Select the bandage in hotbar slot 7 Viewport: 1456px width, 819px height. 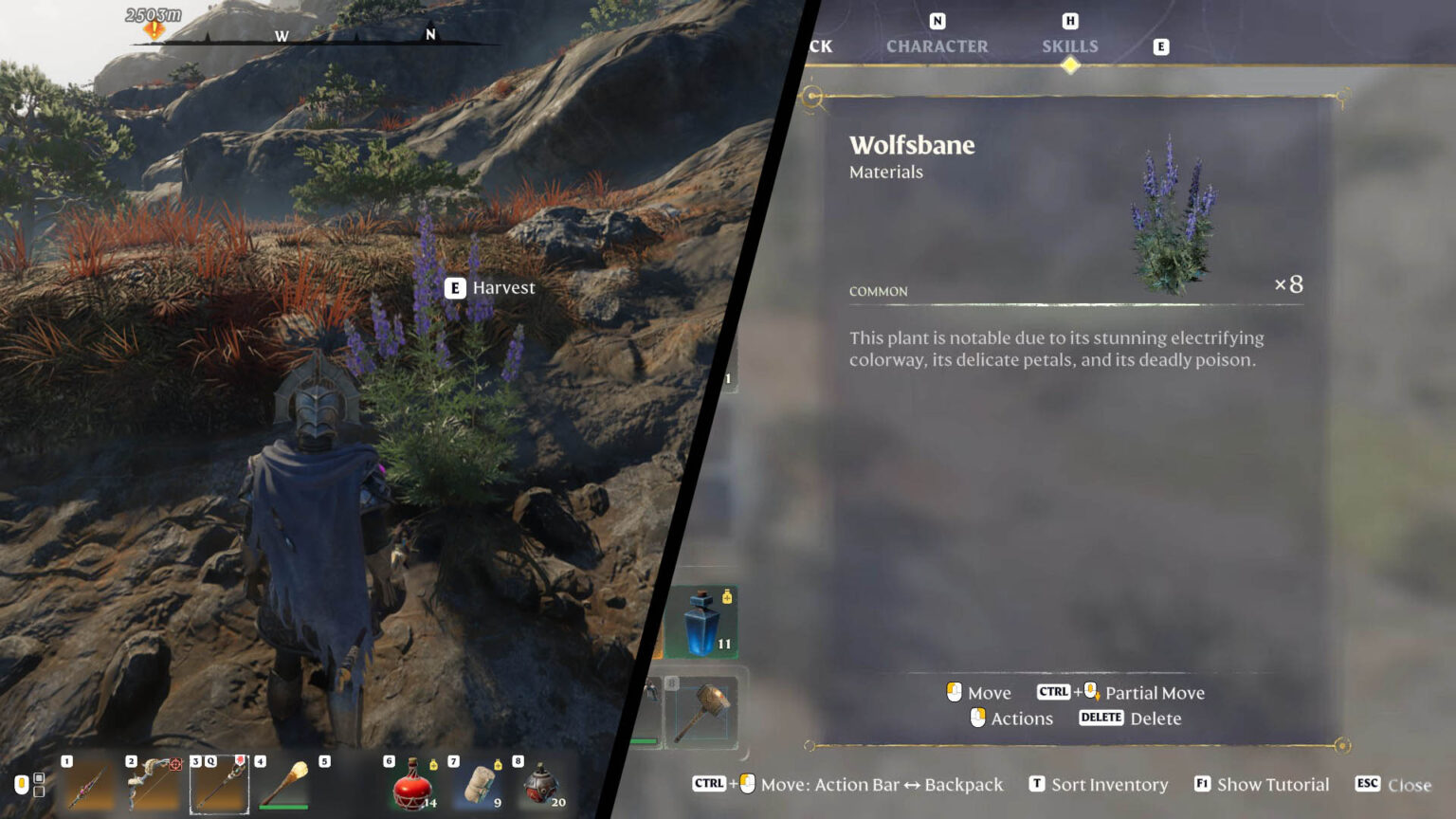tap(479, 784)
